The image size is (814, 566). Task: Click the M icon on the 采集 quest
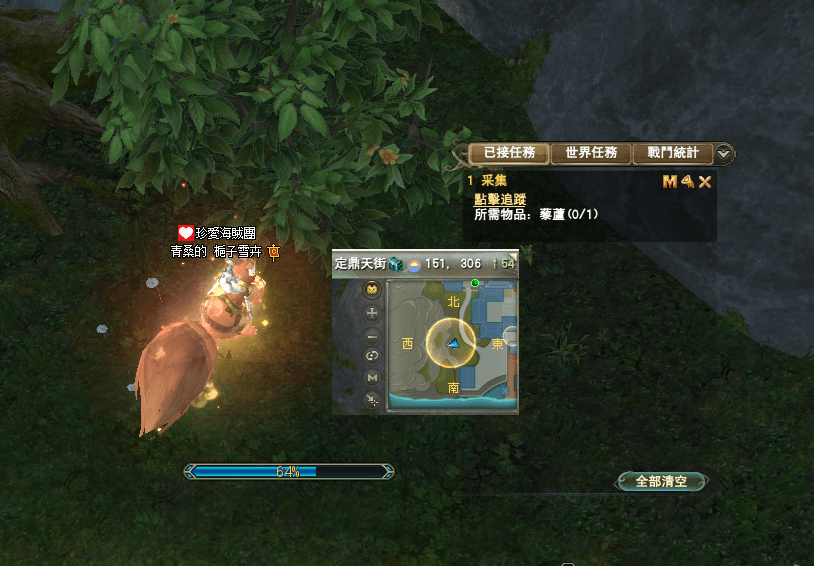[x=670, y=181]
